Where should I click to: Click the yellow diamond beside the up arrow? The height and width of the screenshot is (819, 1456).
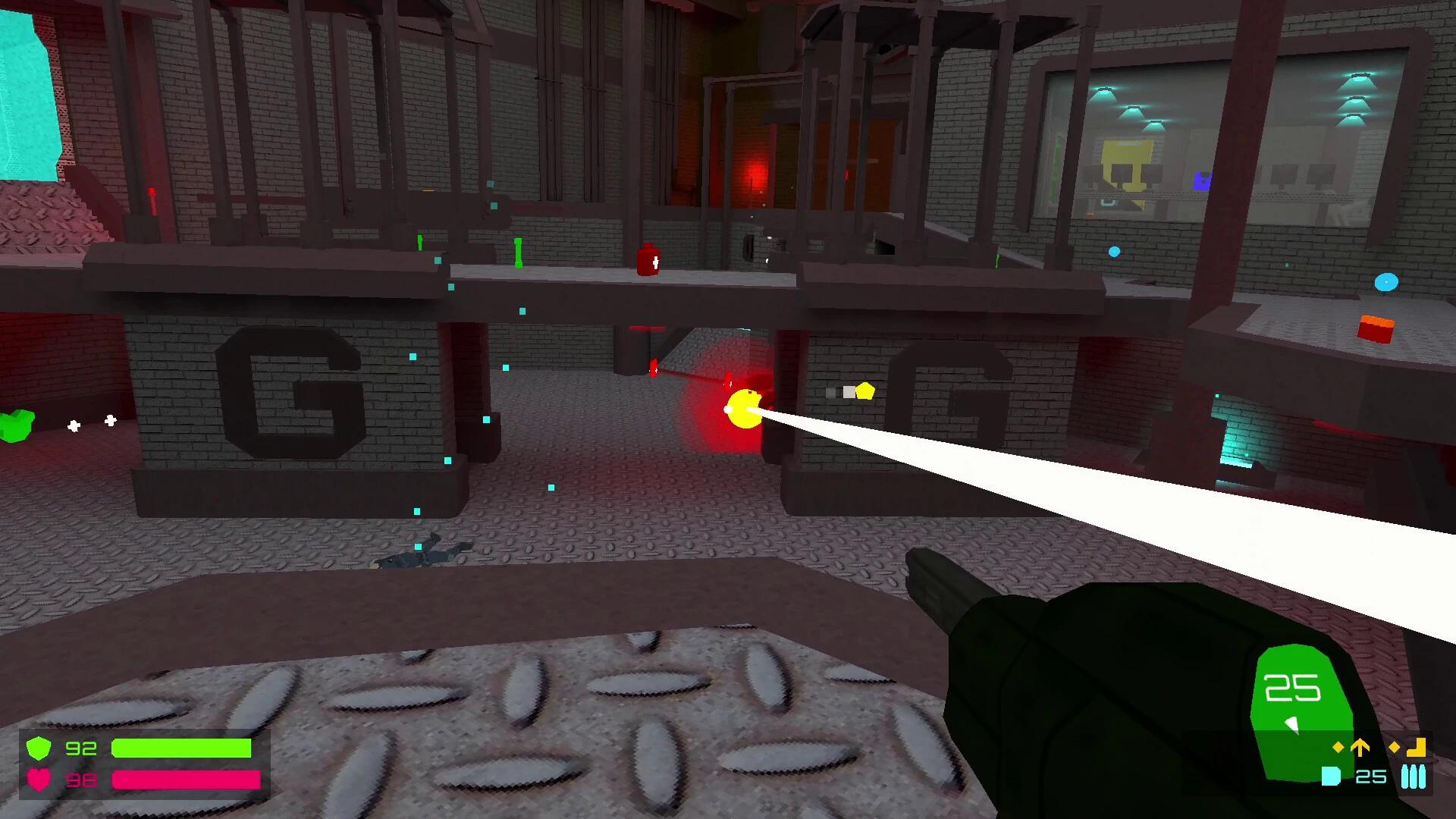click(1338, 747)
